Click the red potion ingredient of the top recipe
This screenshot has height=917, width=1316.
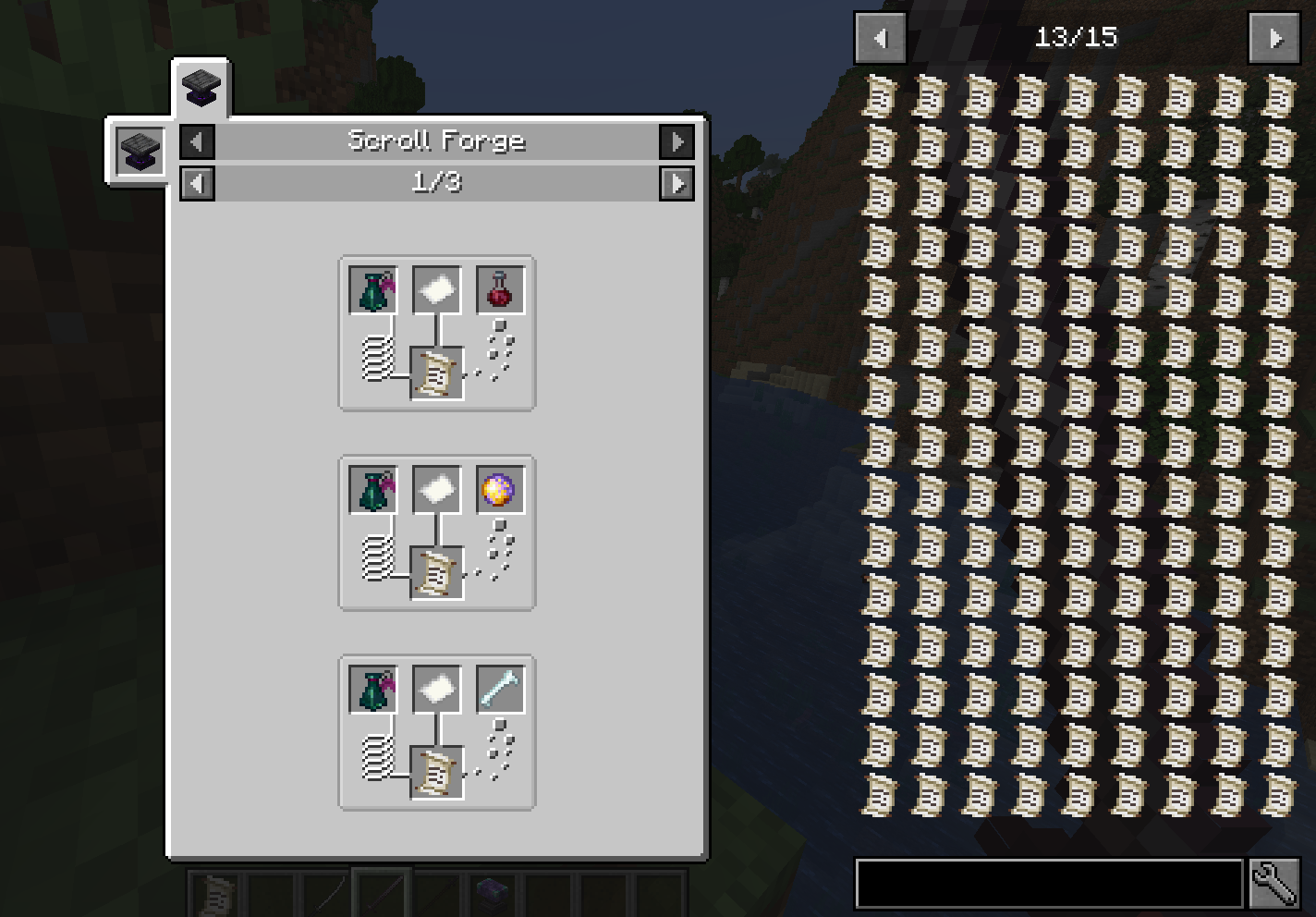pyautogui.click(x=498, y=289)
